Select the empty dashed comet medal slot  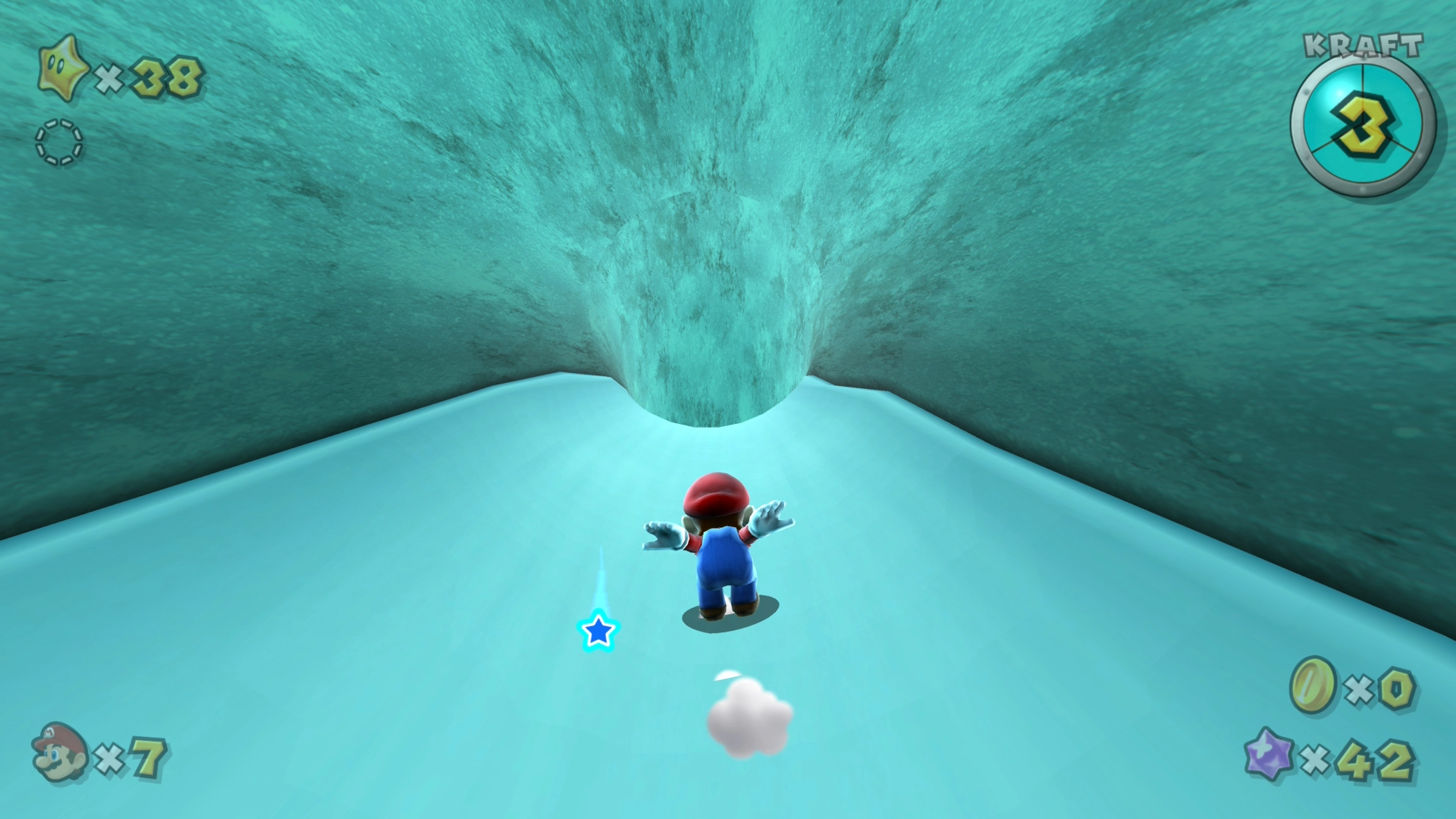tap(59, 143)
